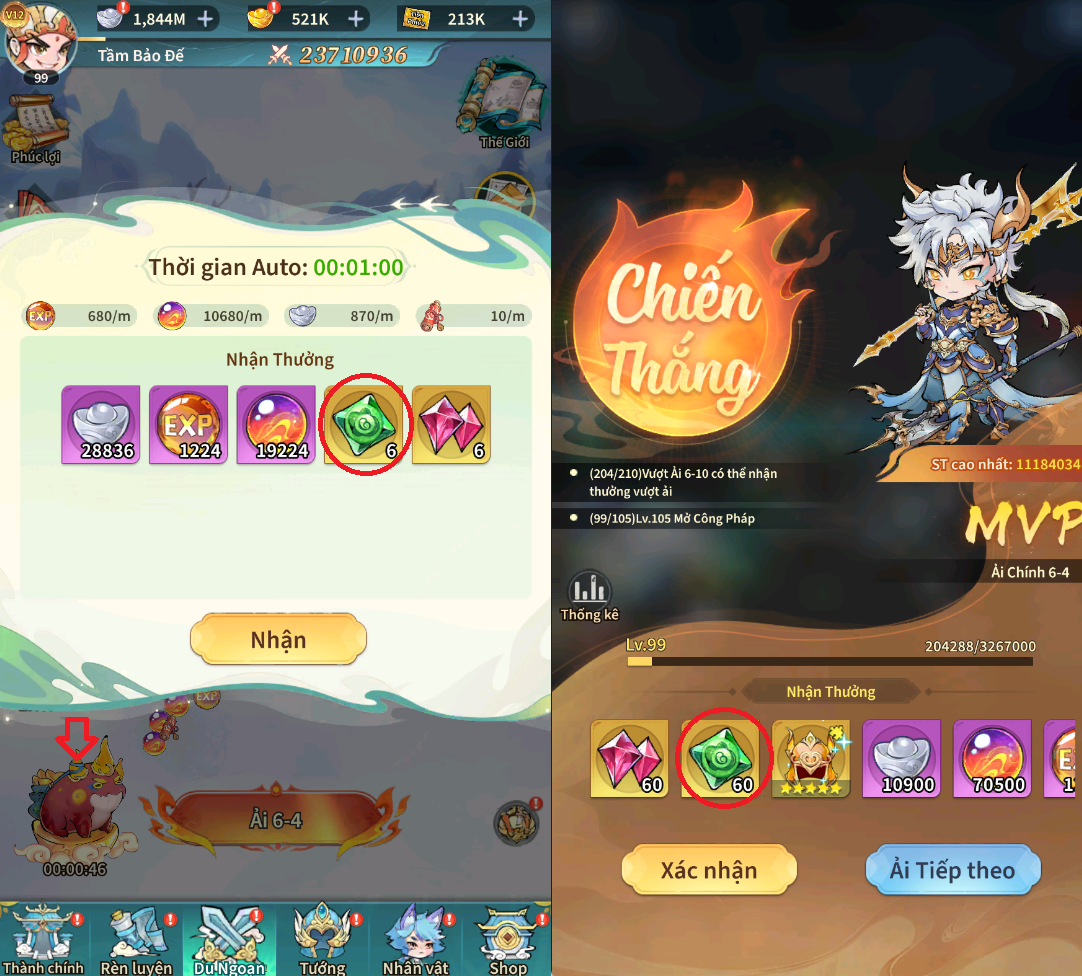Confirm victory with Xác nhận
Viewport: 1082px width, 976px height.
coord(708,870)
